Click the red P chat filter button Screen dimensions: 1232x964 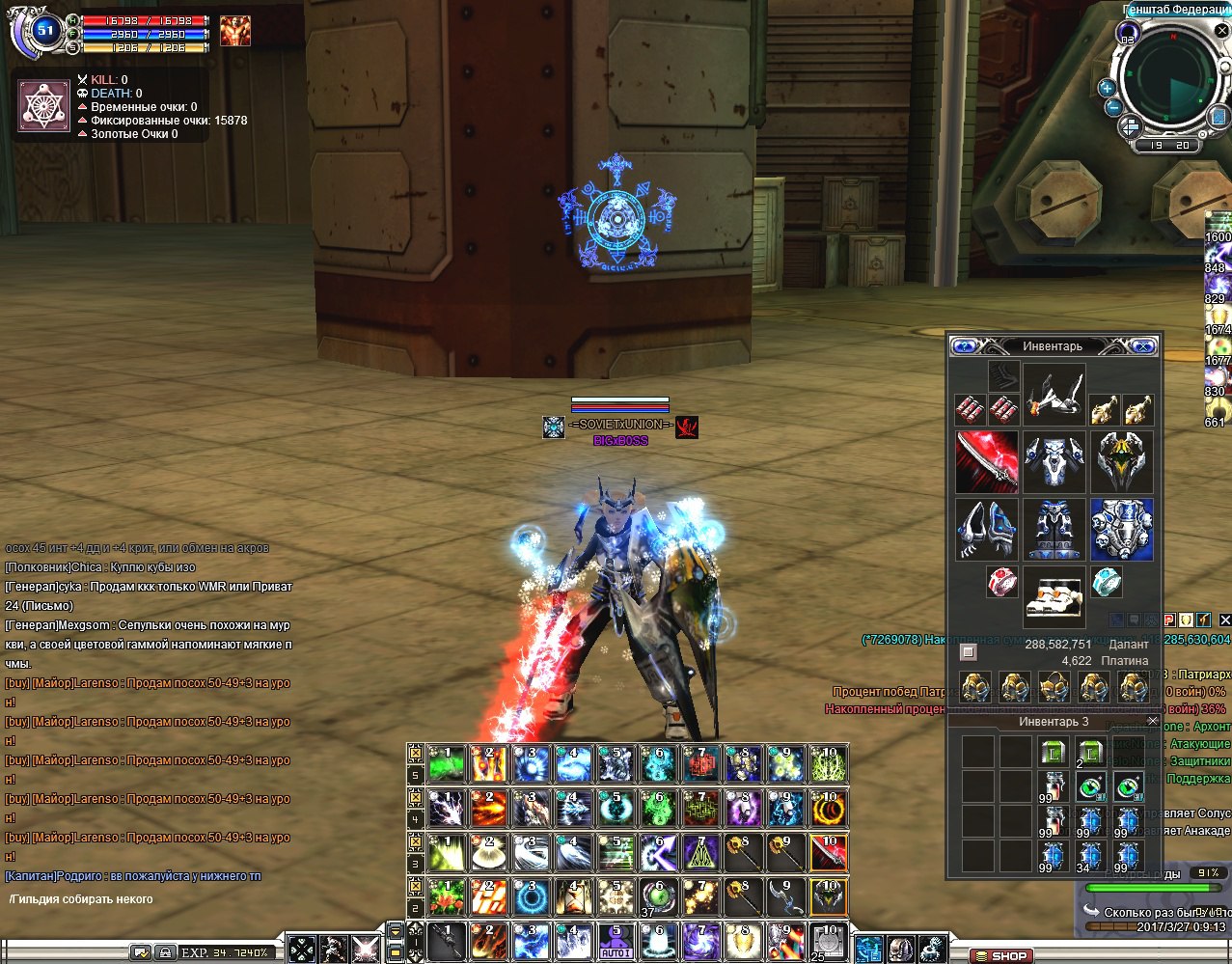[x=1169, y=620]
